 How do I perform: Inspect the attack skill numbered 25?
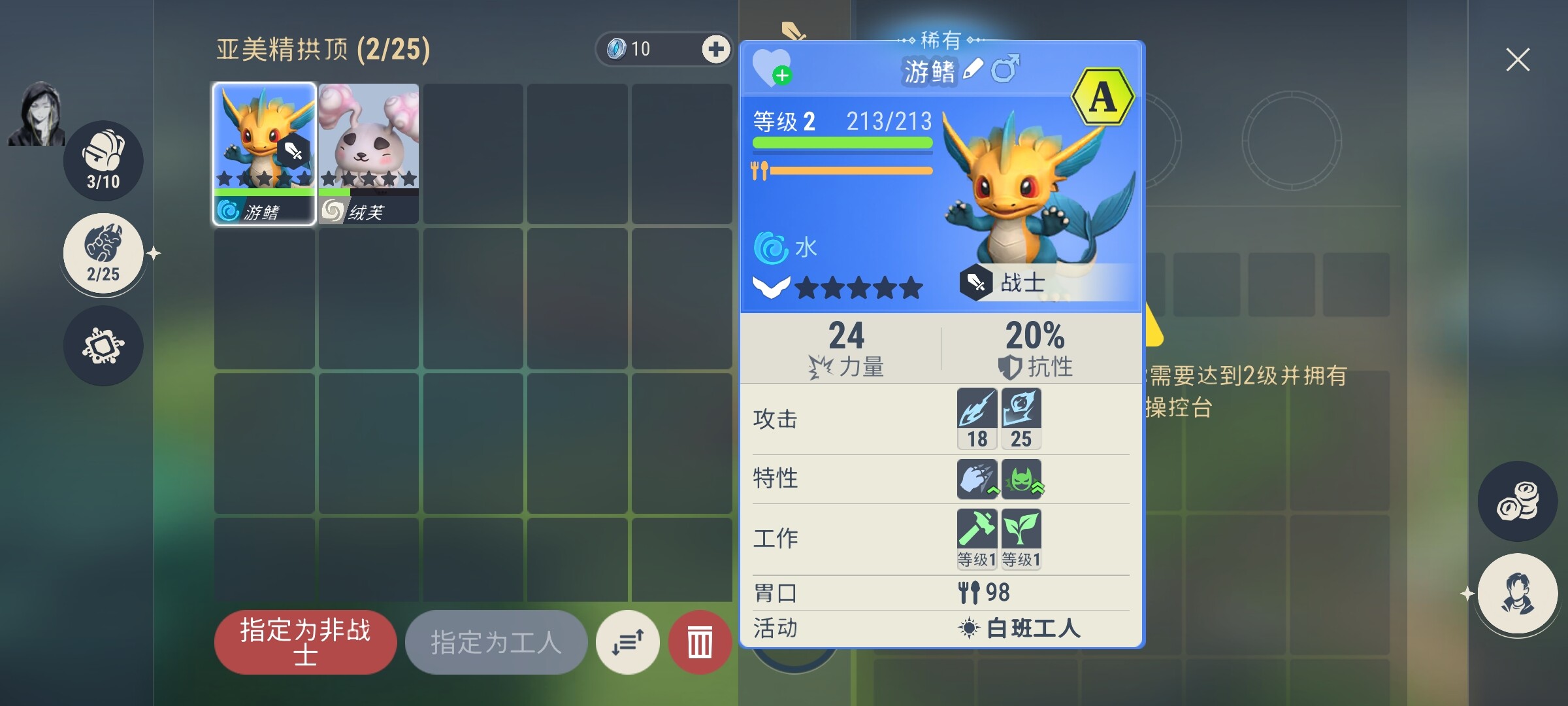tap(1021, 418)
